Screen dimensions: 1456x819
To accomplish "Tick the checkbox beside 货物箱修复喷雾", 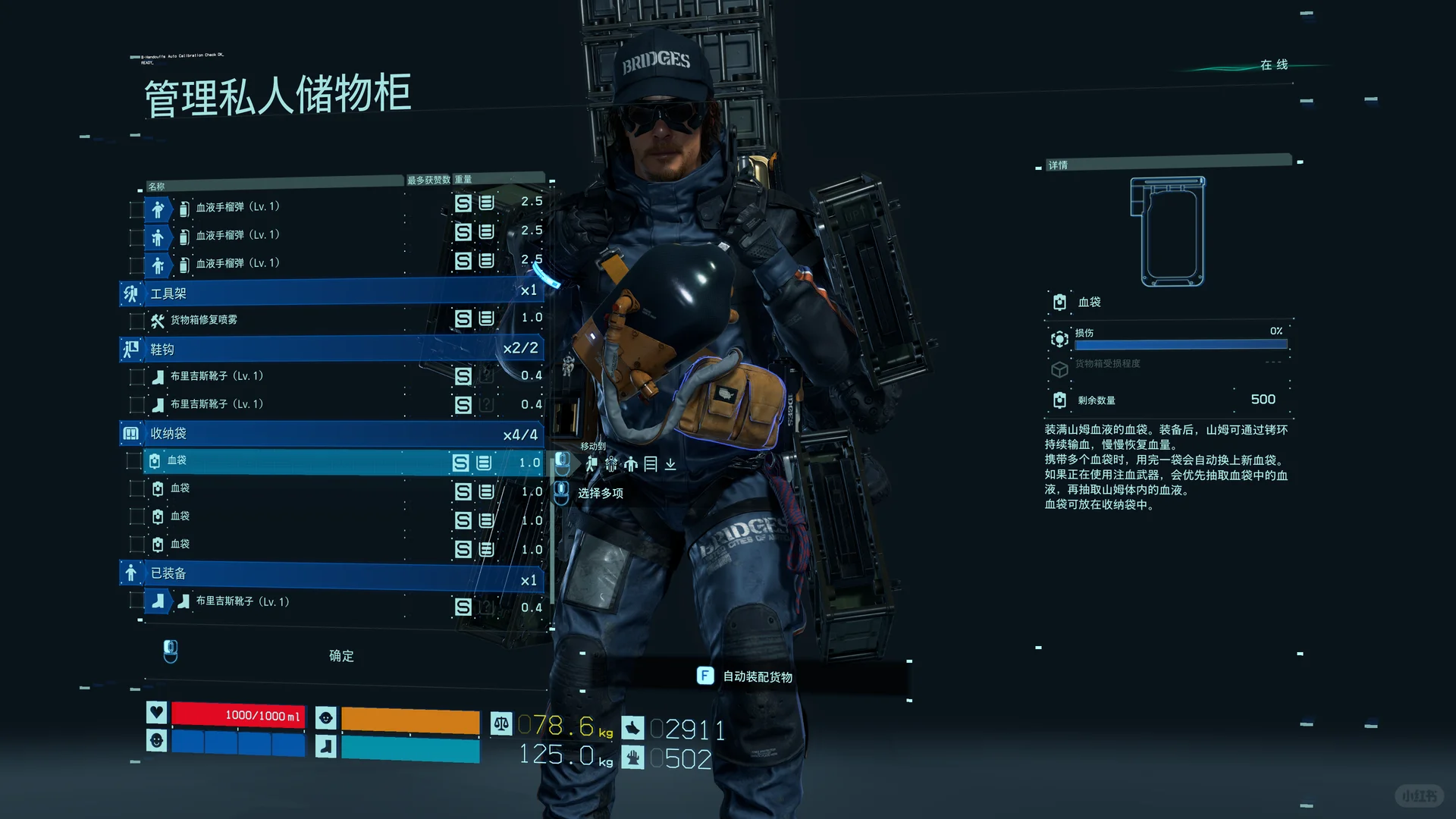I will click(x=137, y=321).
